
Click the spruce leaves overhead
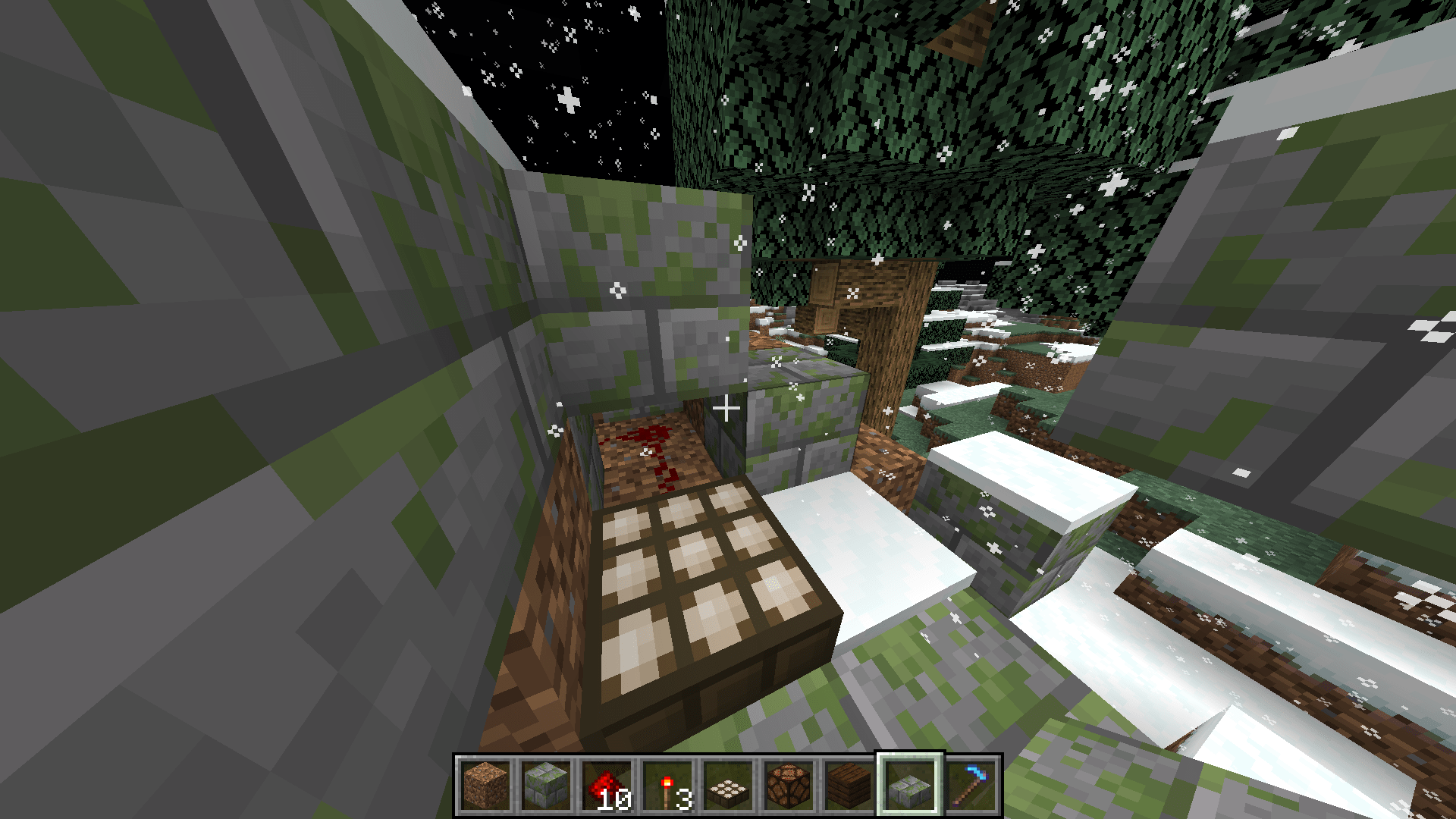tap(910, 91)
